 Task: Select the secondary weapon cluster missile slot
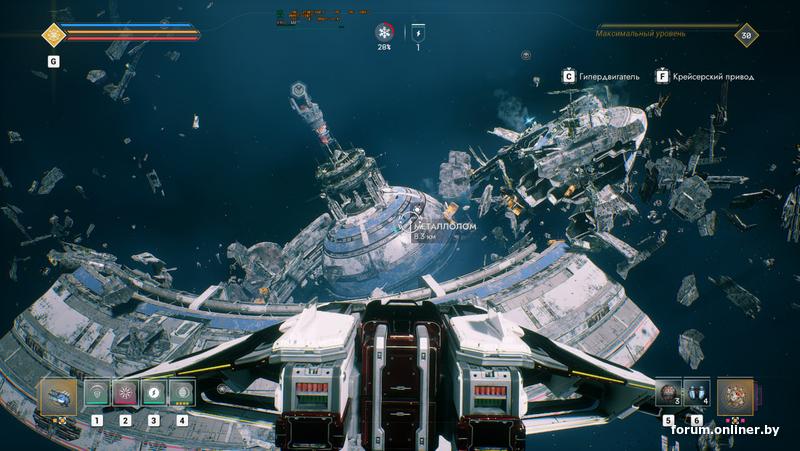(x=735, y=396)
